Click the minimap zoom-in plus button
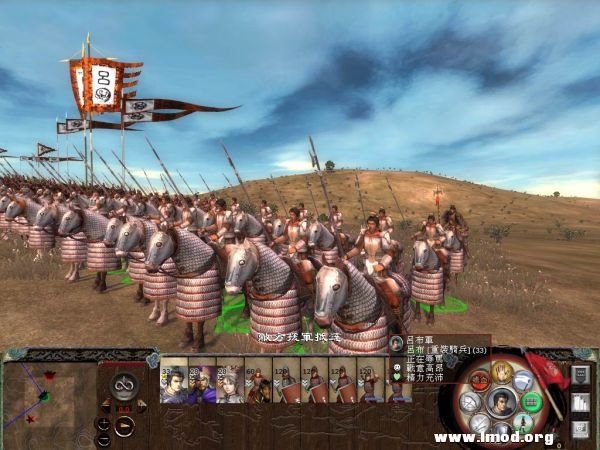This screenshot has width=600, height=450. (103, 423)
